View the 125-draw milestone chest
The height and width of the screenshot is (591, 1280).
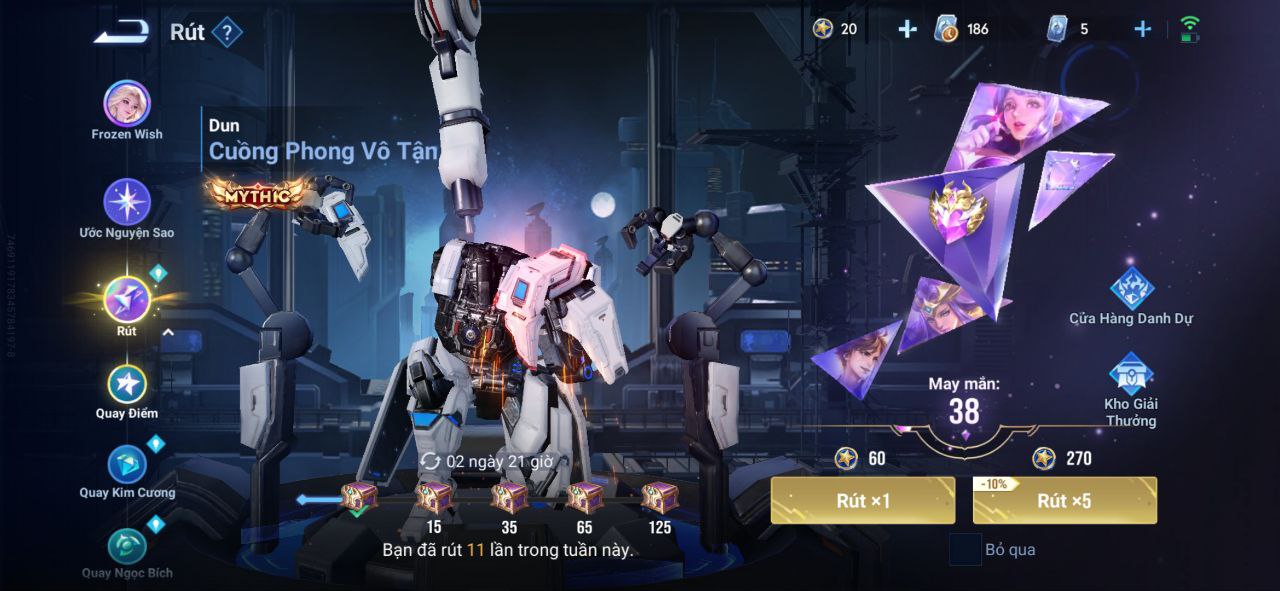659,497
